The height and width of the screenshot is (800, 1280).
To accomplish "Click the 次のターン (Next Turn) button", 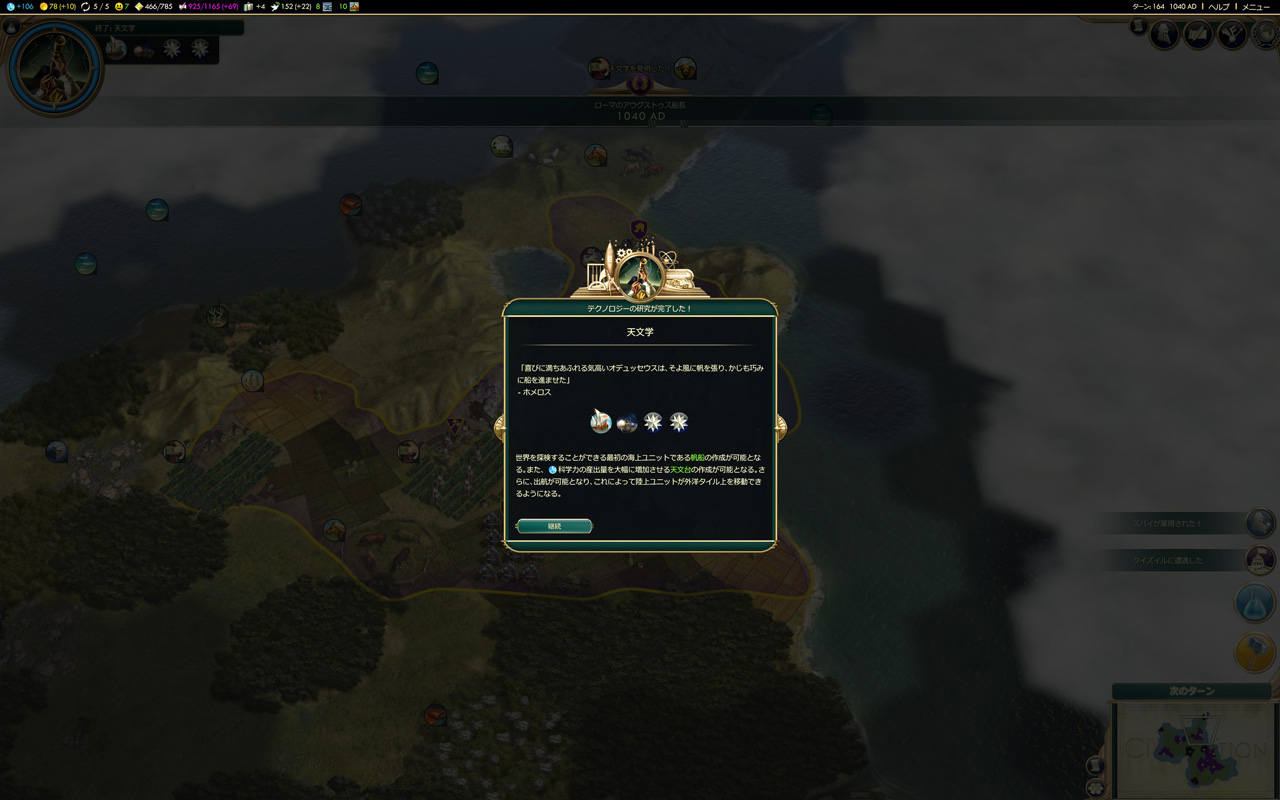I will click(1191, 691).
